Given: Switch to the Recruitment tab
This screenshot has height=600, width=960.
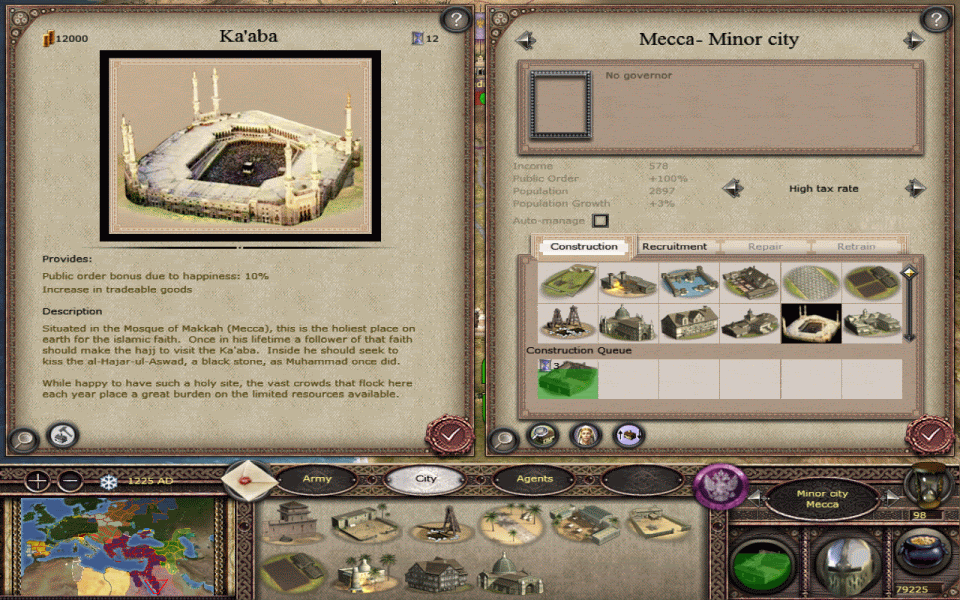Looking at the screenshot, I should pos(674,246).
